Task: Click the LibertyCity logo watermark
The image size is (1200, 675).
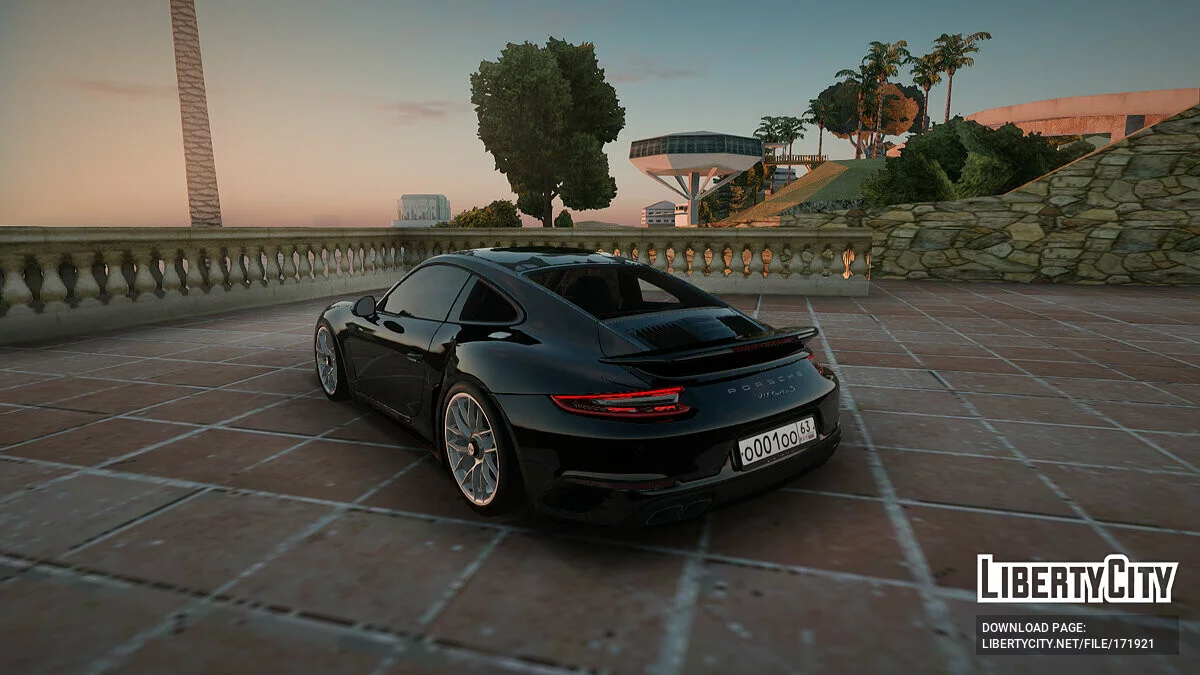Action: coord(1077,580)
